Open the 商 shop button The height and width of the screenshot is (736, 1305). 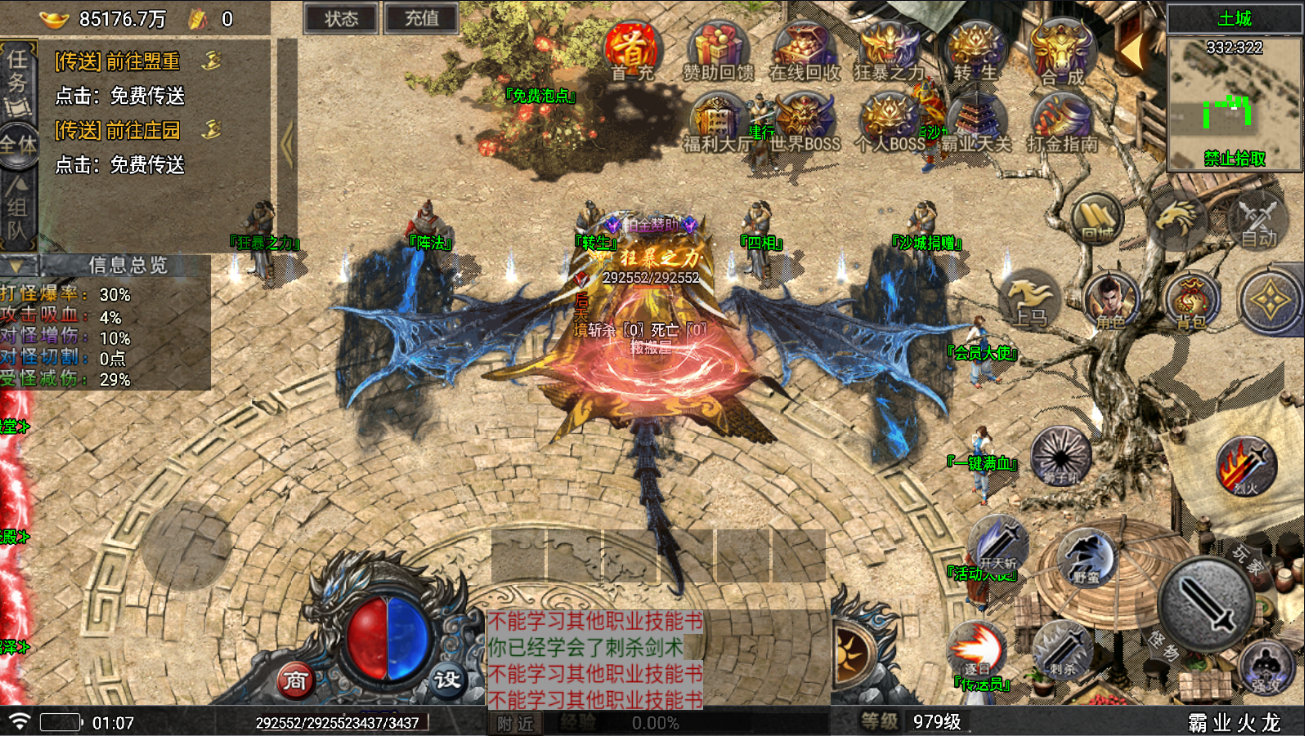[x=295, y=680]
